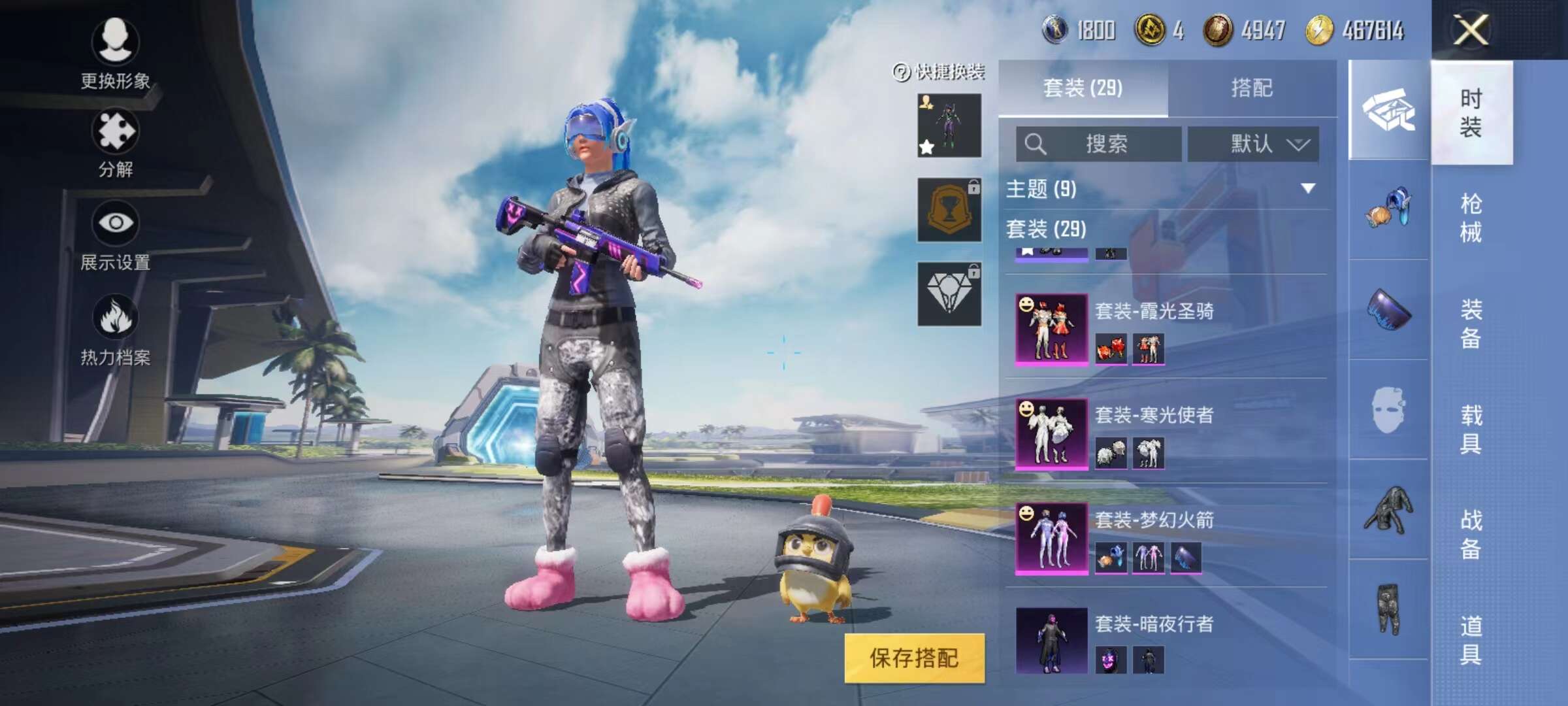Open the 载具 vehicles category

coord(1471,429)
